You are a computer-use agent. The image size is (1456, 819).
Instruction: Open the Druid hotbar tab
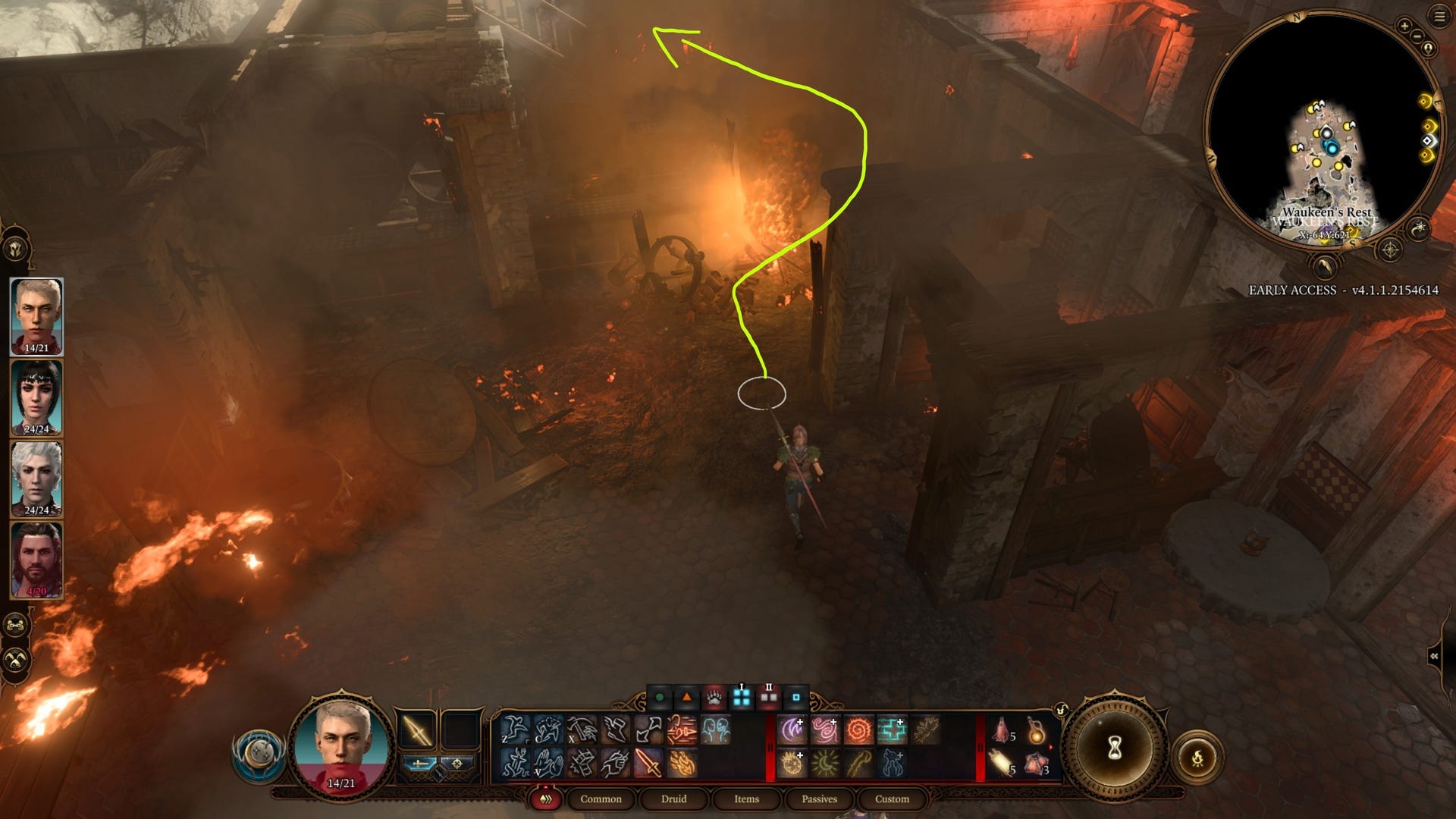pos(675,799)
